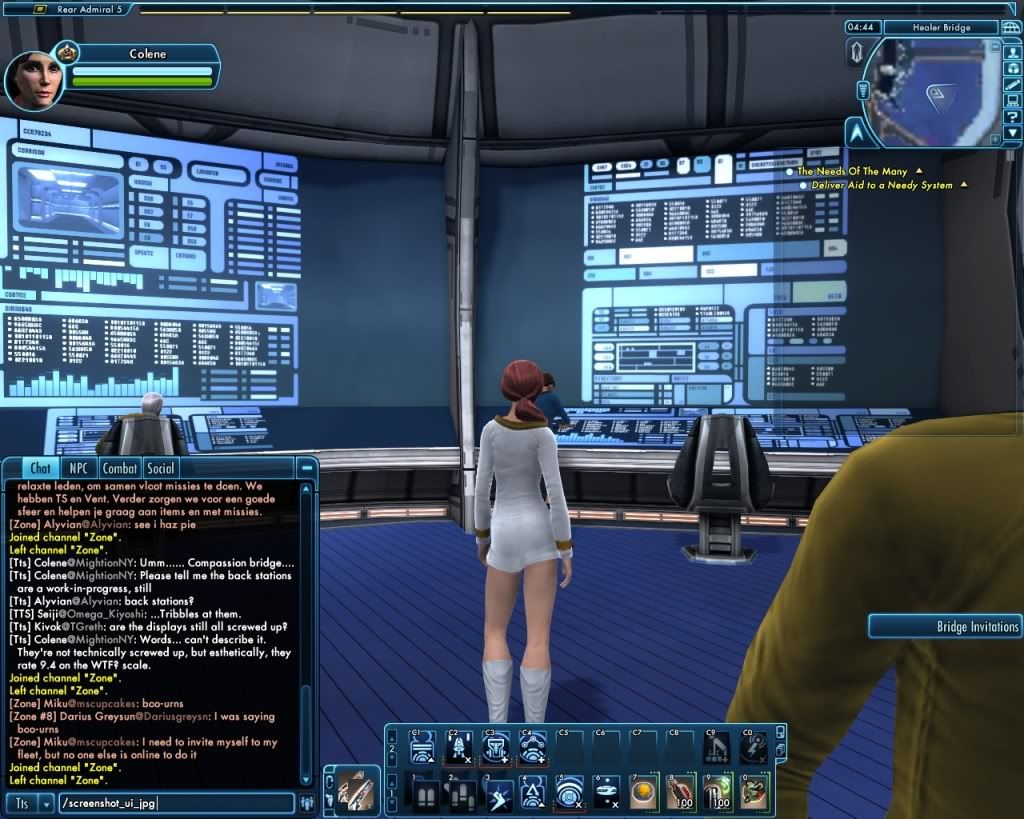Open the Combat chat tab
The width and height of the screenshot is (1024, 819).
coord(120,468)
